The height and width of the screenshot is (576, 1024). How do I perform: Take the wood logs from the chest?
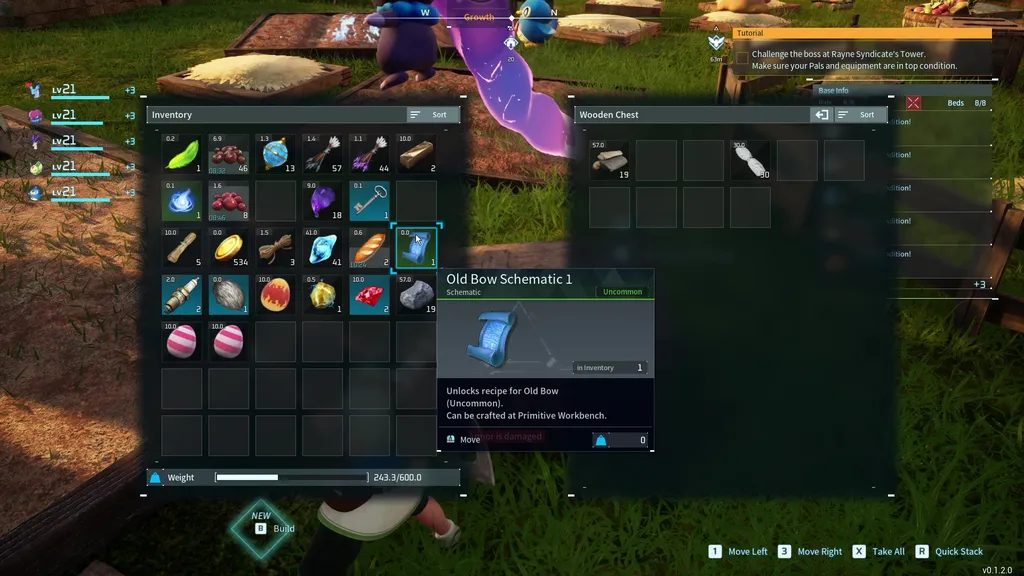(x=609, y=160)
